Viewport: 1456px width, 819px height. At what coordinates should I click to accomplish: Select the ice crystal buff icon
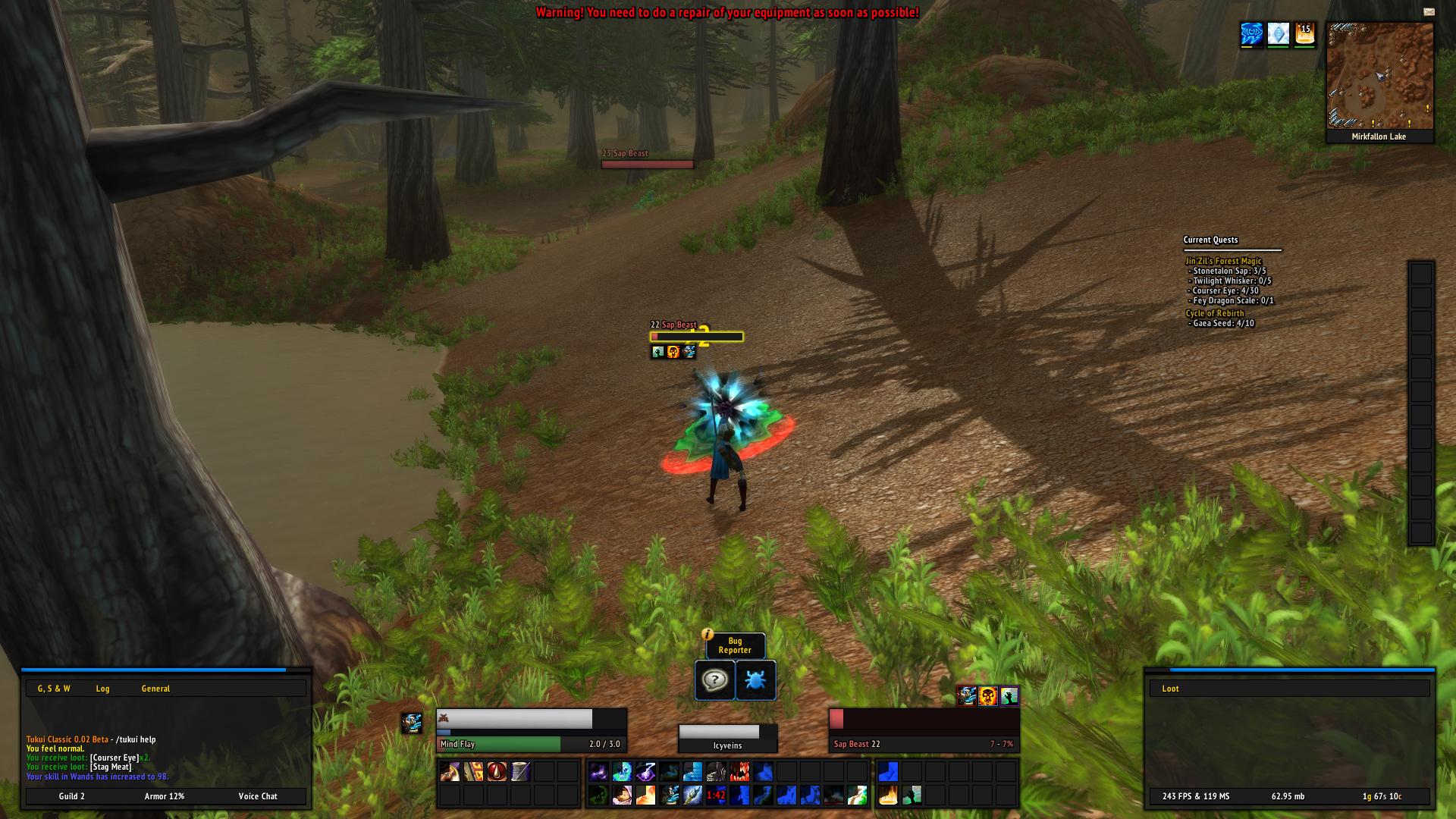tap(1279, 34)
